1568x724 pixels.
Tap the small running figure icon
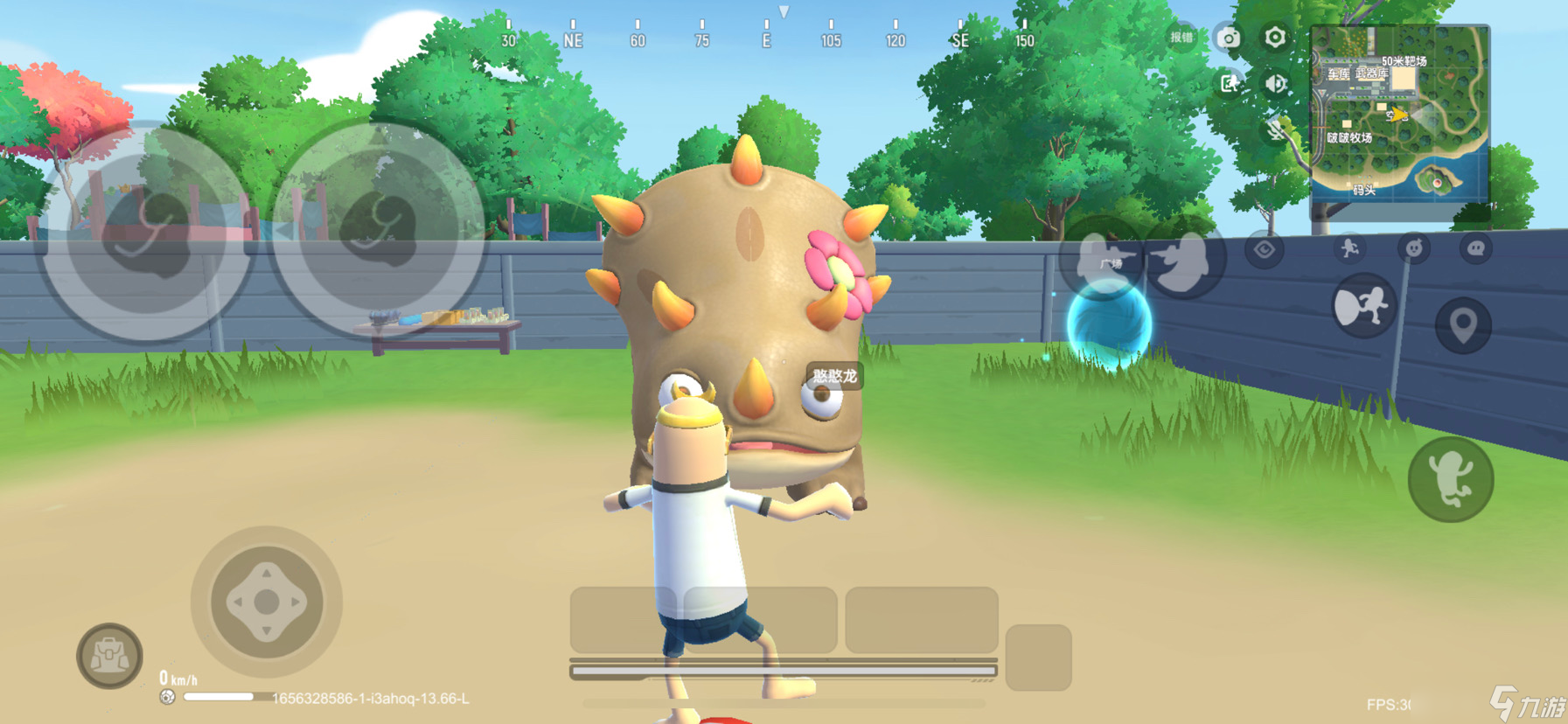click(1349, 249)
